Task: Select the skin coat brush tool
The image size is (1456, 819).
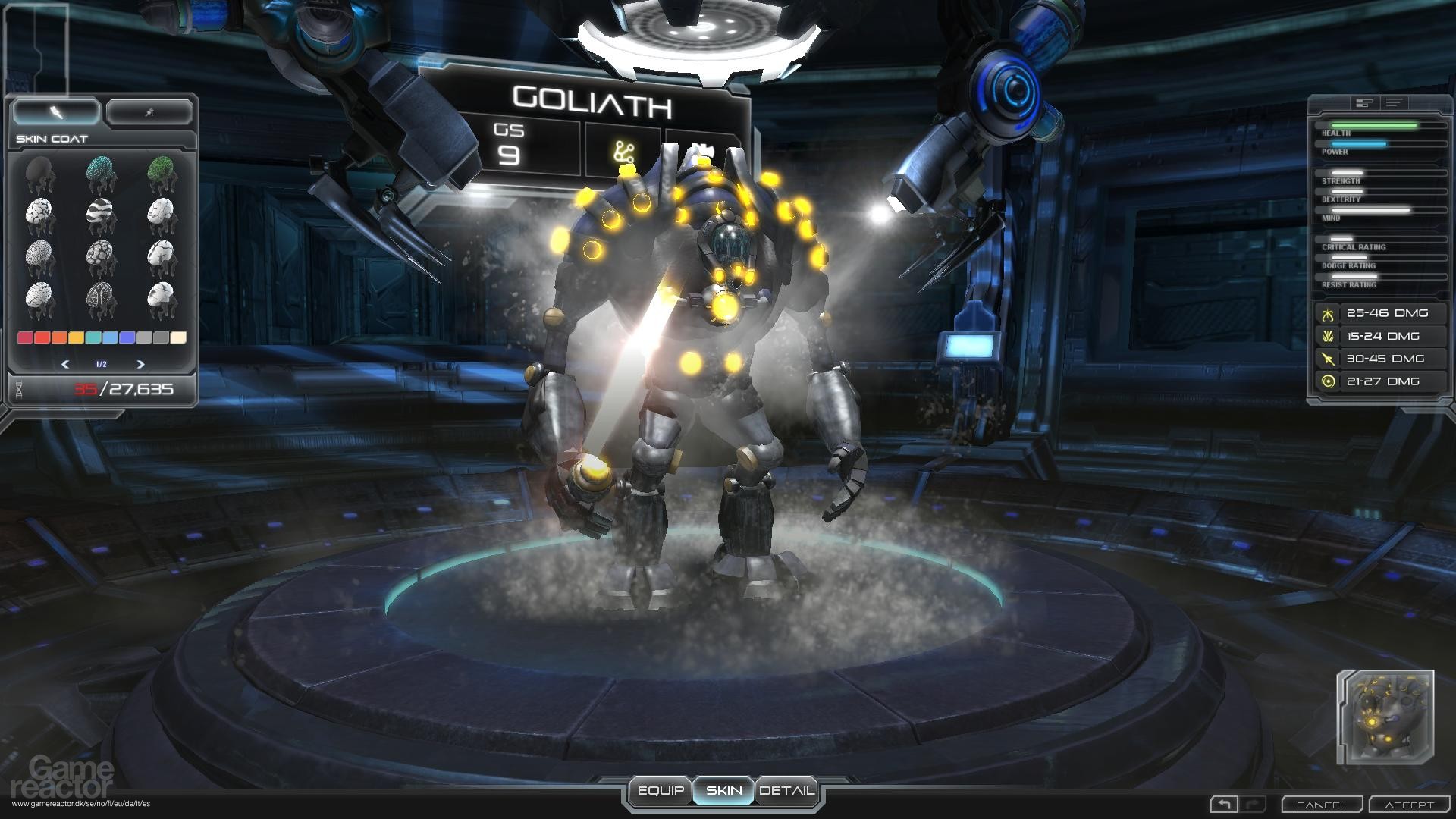Action: (55, 111)
